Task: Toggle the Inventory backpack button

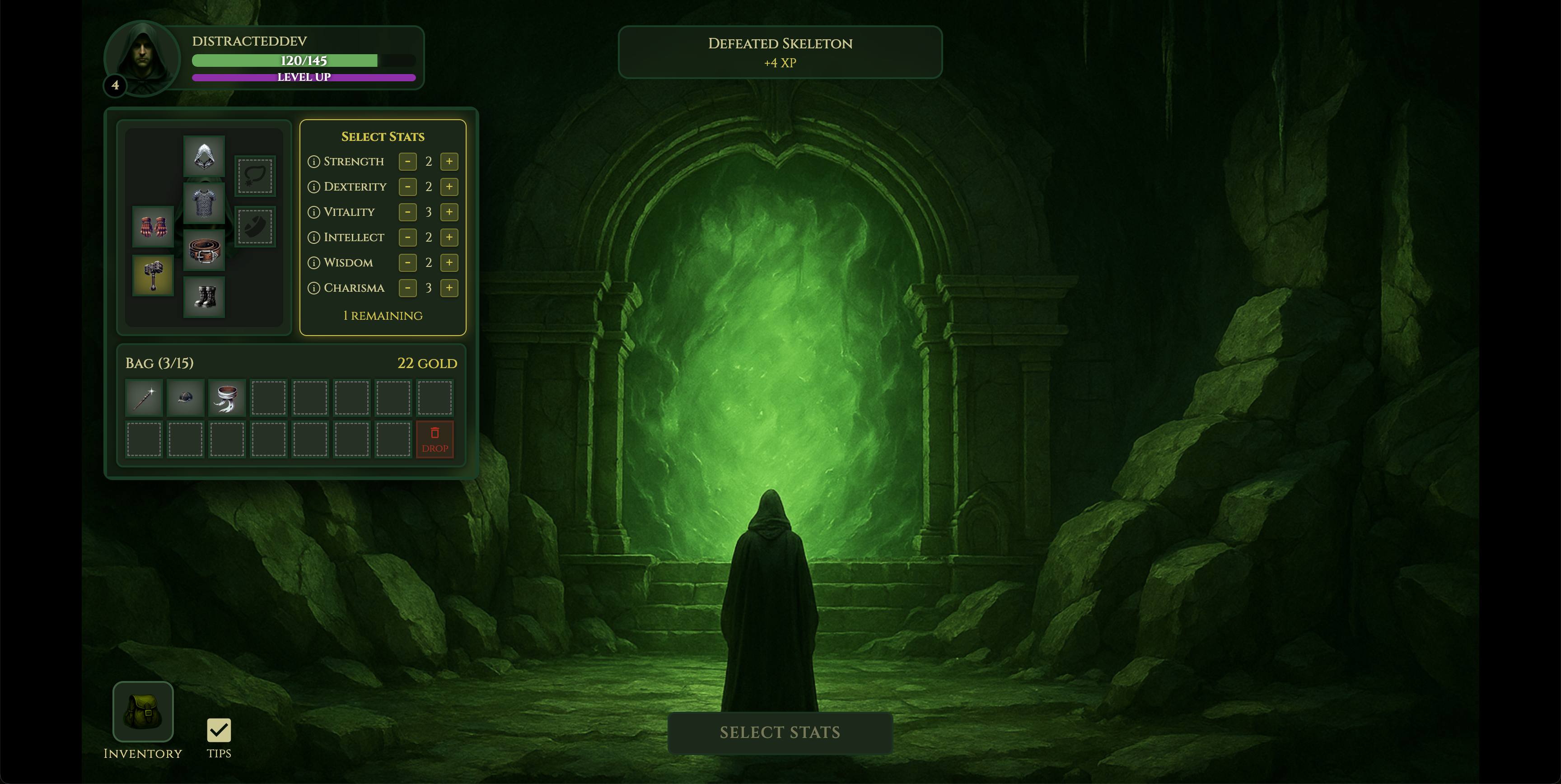Action: (143, 711)
